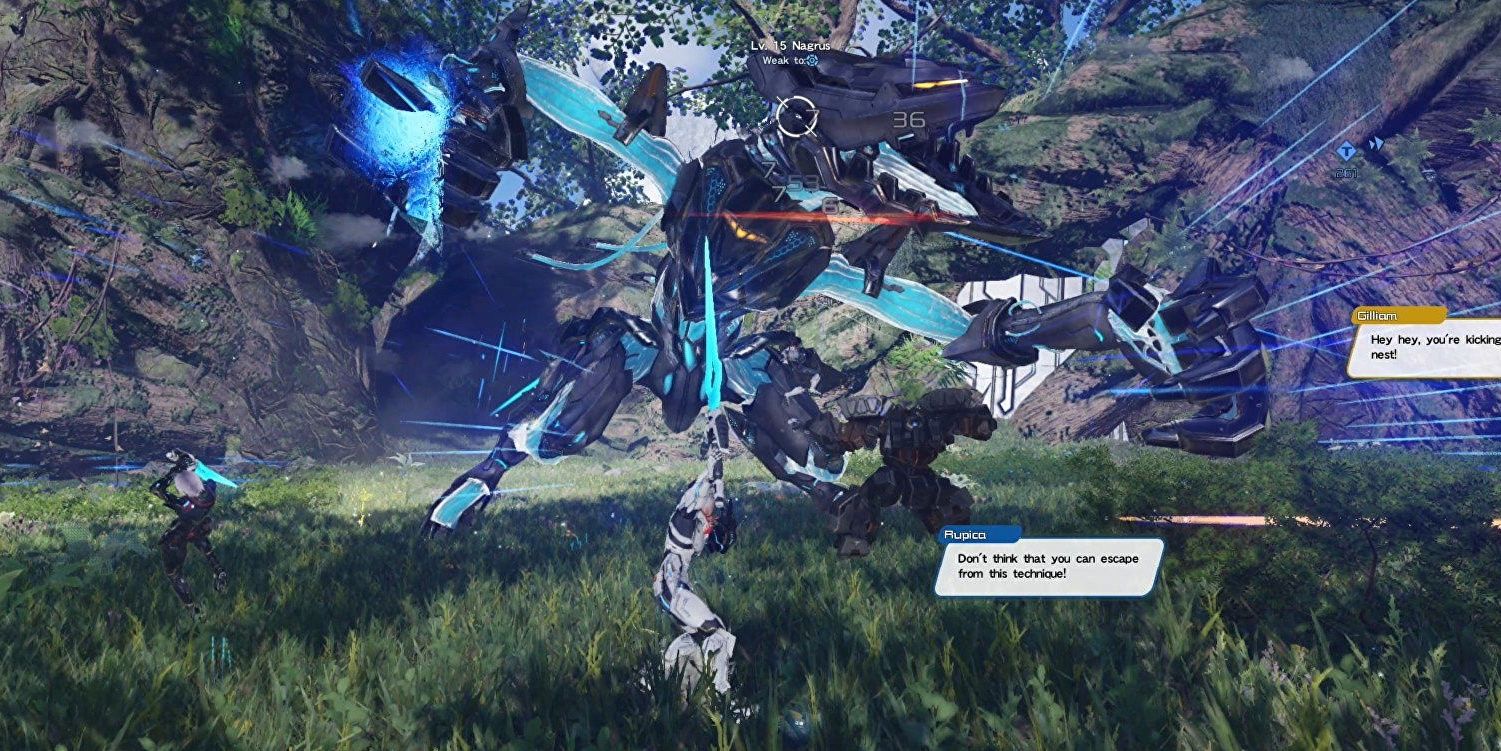Click the "261" distance indicator below the waypoint
The width and height of the screenshot is (1501, 751).
1347,173
